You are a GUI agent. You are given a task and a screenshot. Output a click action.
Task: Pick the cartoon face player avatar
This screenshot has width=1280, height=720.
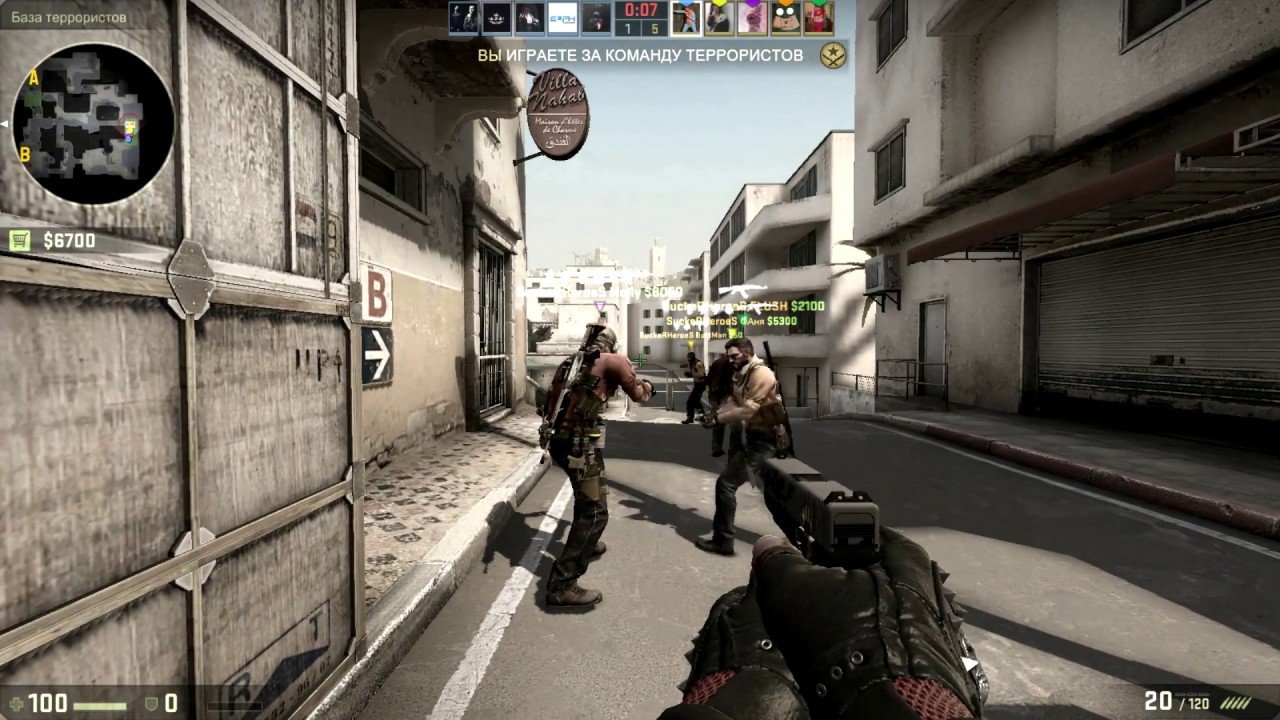[785, 17]
